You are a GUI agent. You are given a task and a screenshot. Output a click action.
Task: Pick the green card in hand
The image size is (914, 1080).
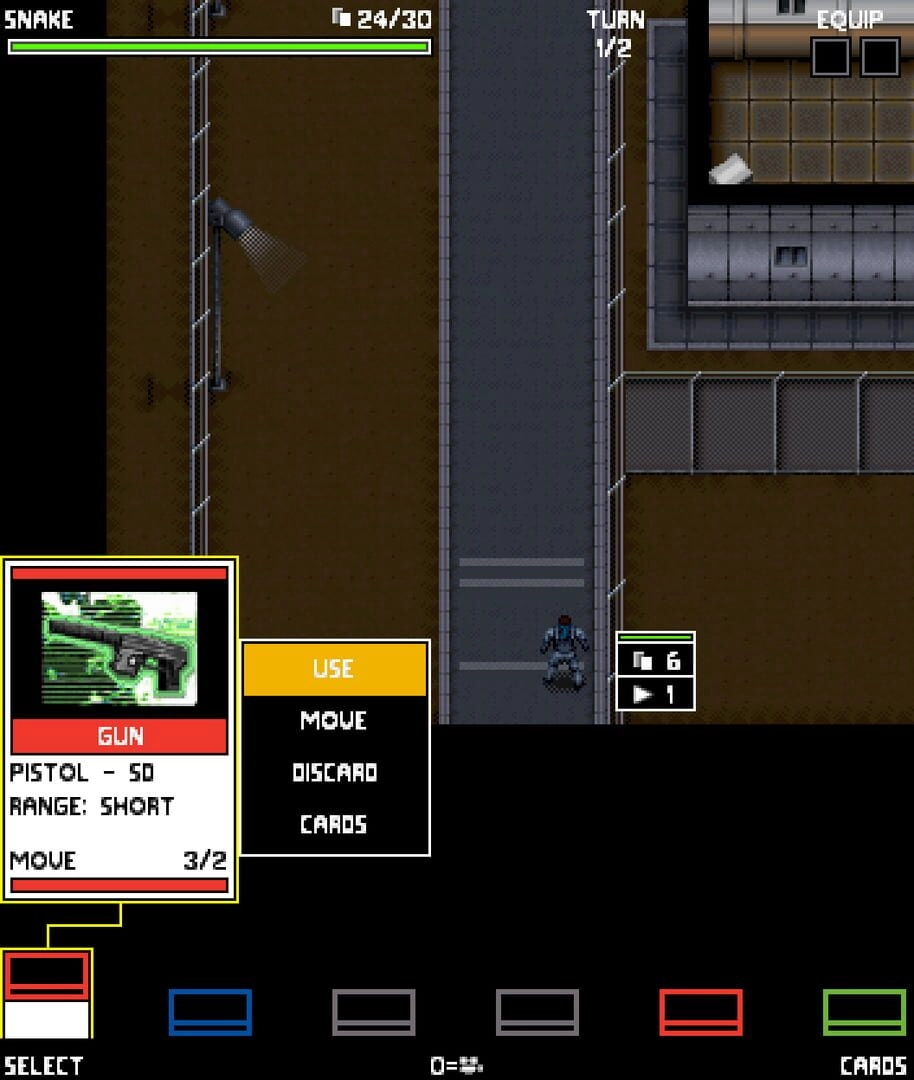864,1012
